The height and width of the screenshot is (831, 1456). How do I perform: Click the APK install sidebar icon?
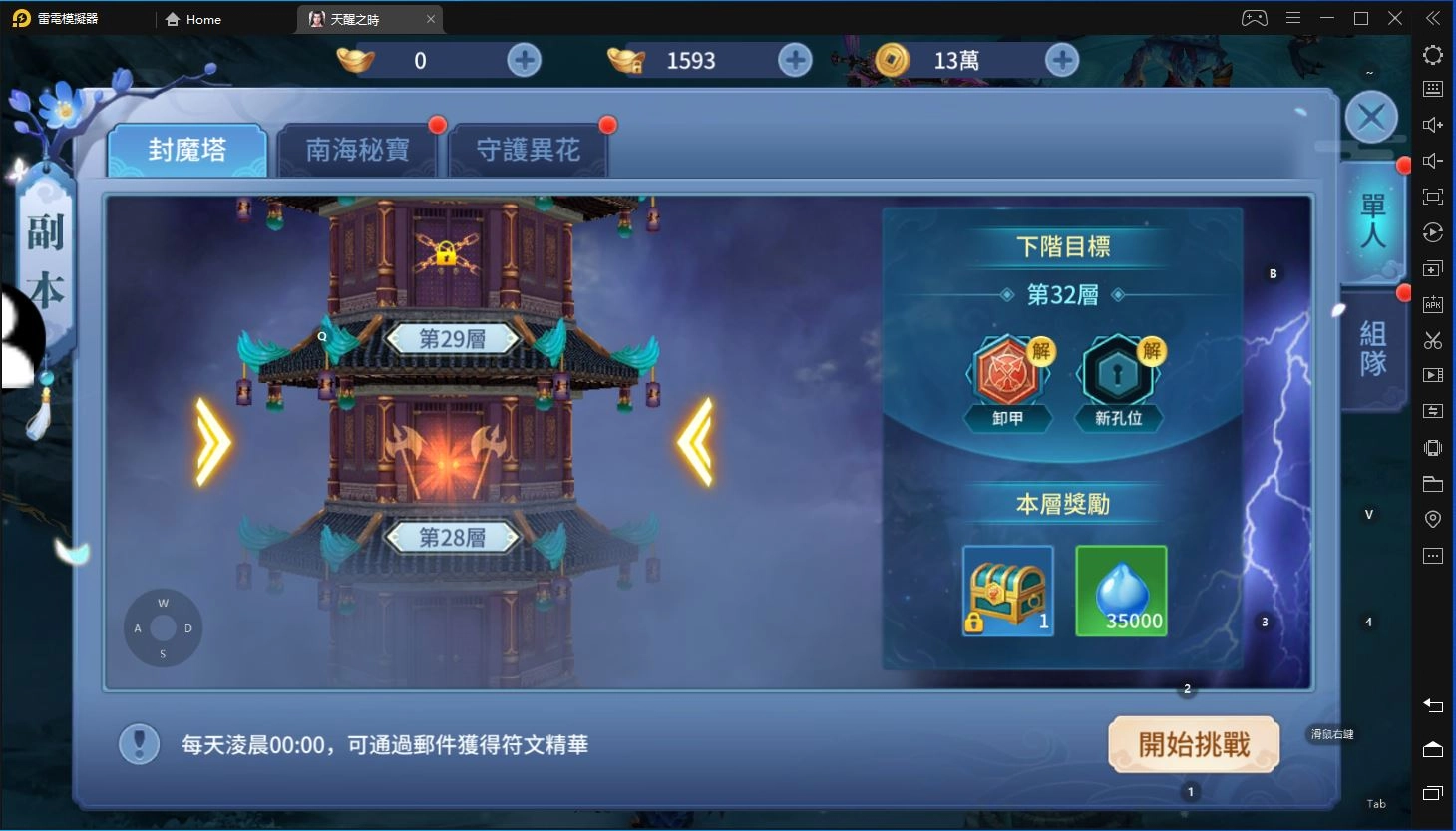pos(1433,304)
